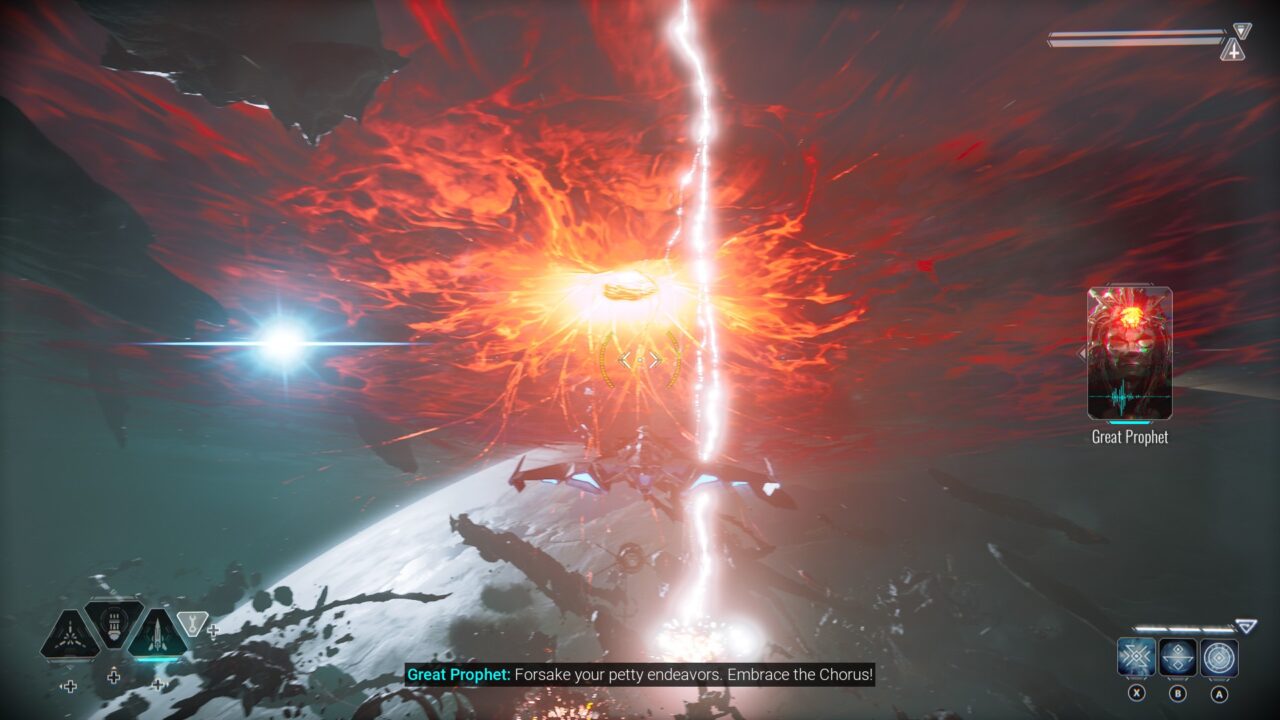Activate the Rite of the Hunt X ability icon
This screenshot has width=1280, height=720.
pos(1136,656)
